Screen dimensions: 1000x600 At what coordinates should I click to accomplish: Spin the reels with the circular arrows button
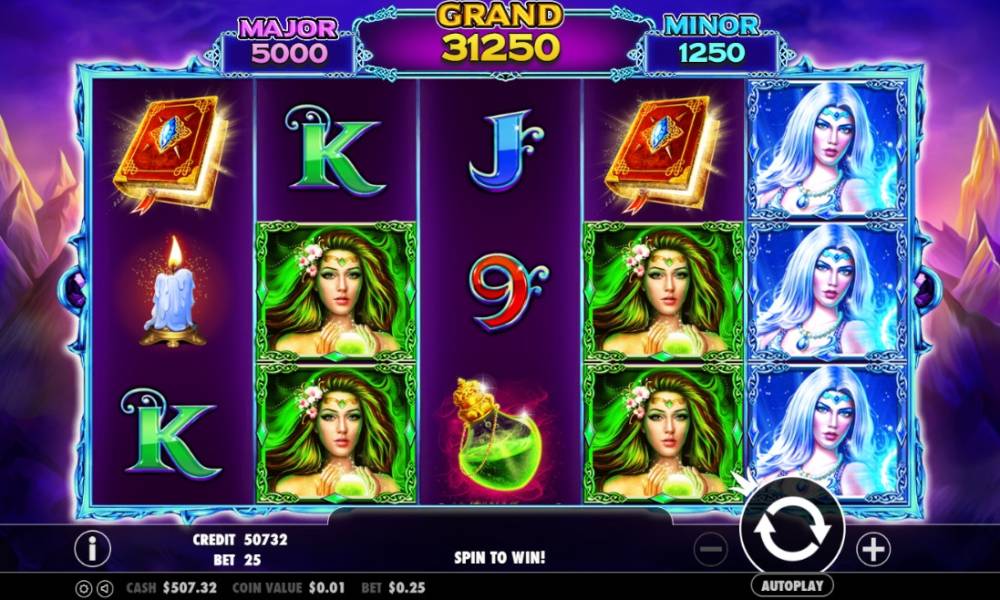(x=791, y=533)
